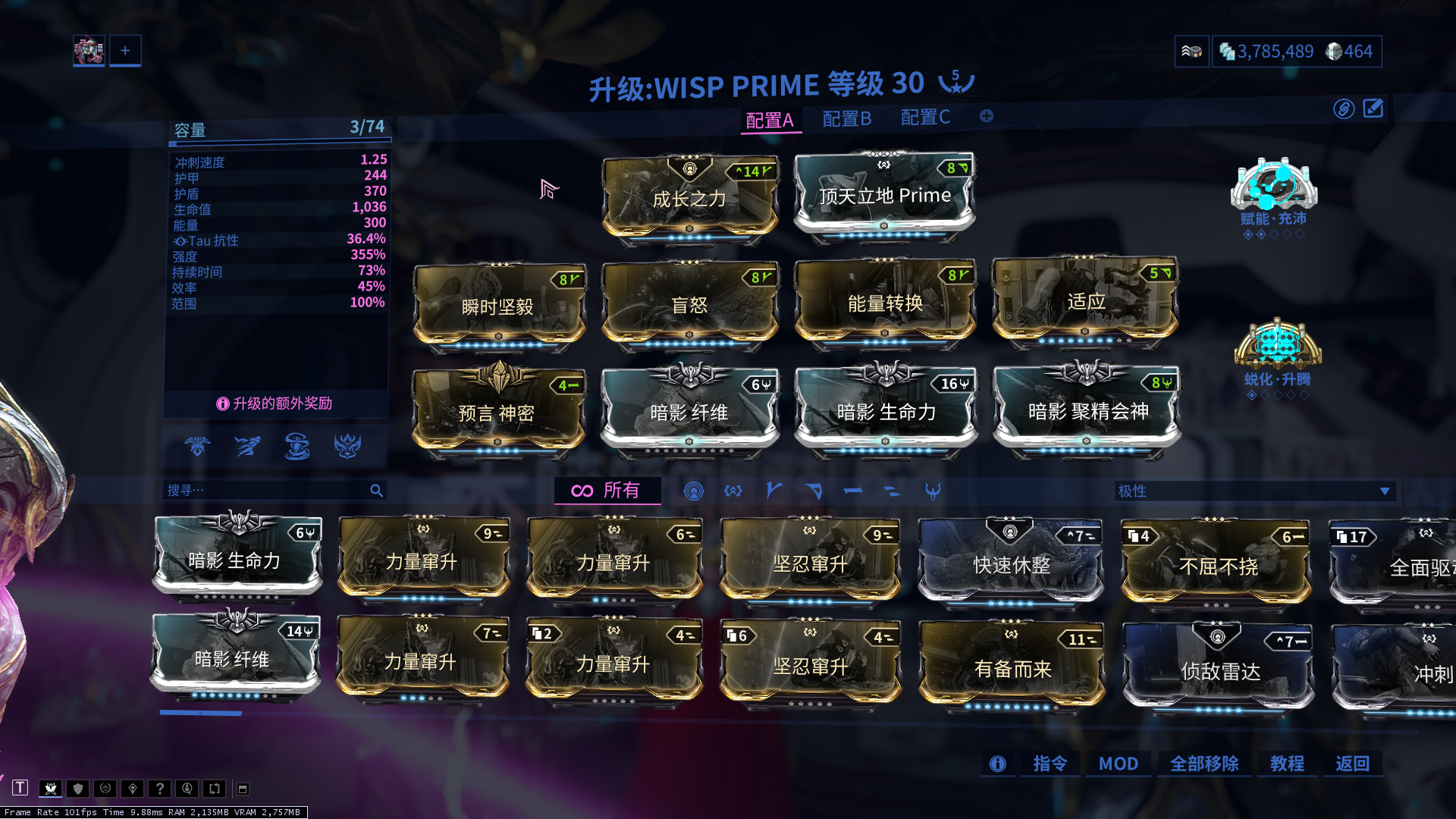This screenshot has width=1456, height=819.
Task: Select the 预言 神密 mod slot
Action: click(497, 413)
